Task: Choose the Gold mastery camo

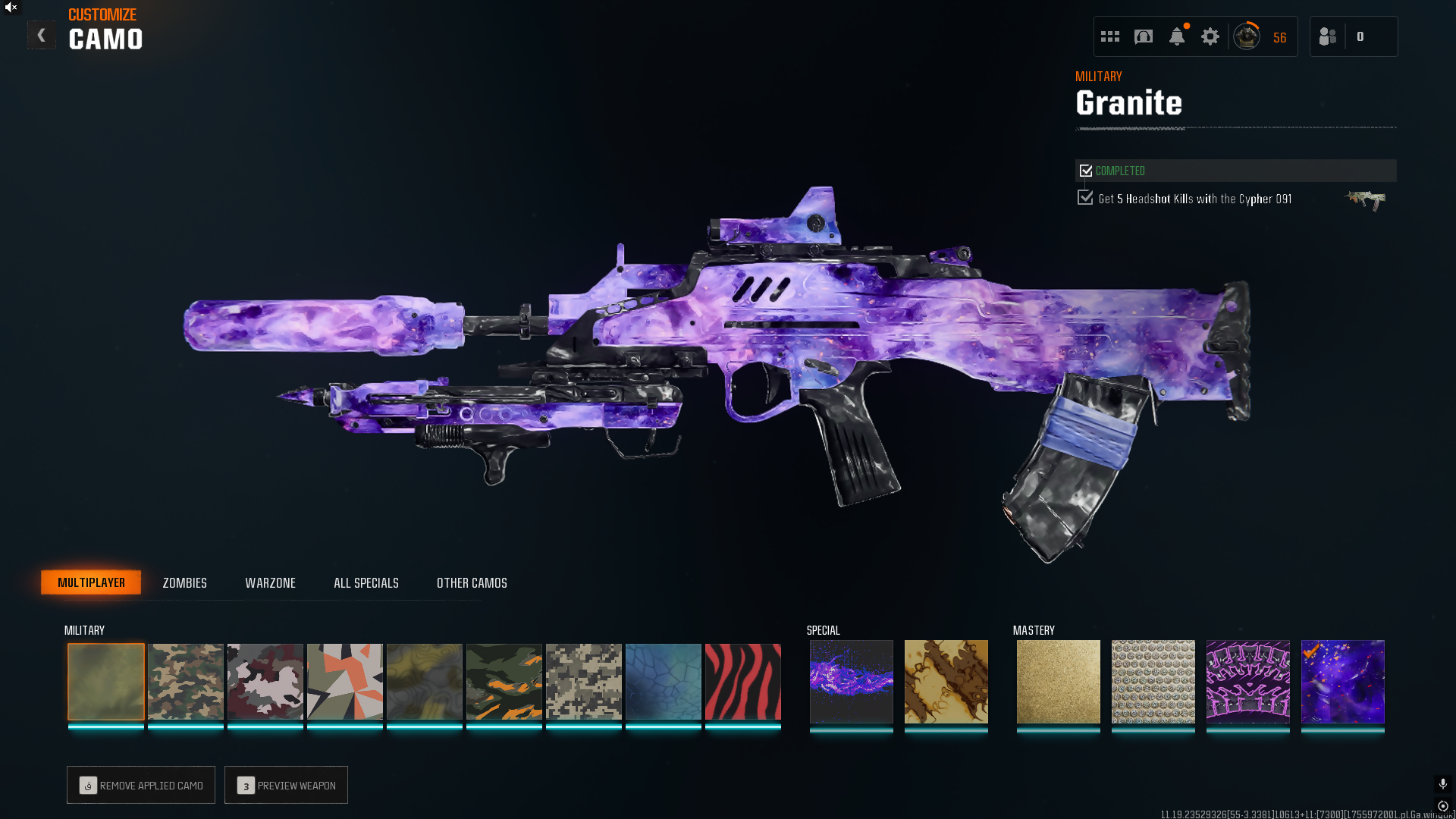Action: (x=1059, y=682)
